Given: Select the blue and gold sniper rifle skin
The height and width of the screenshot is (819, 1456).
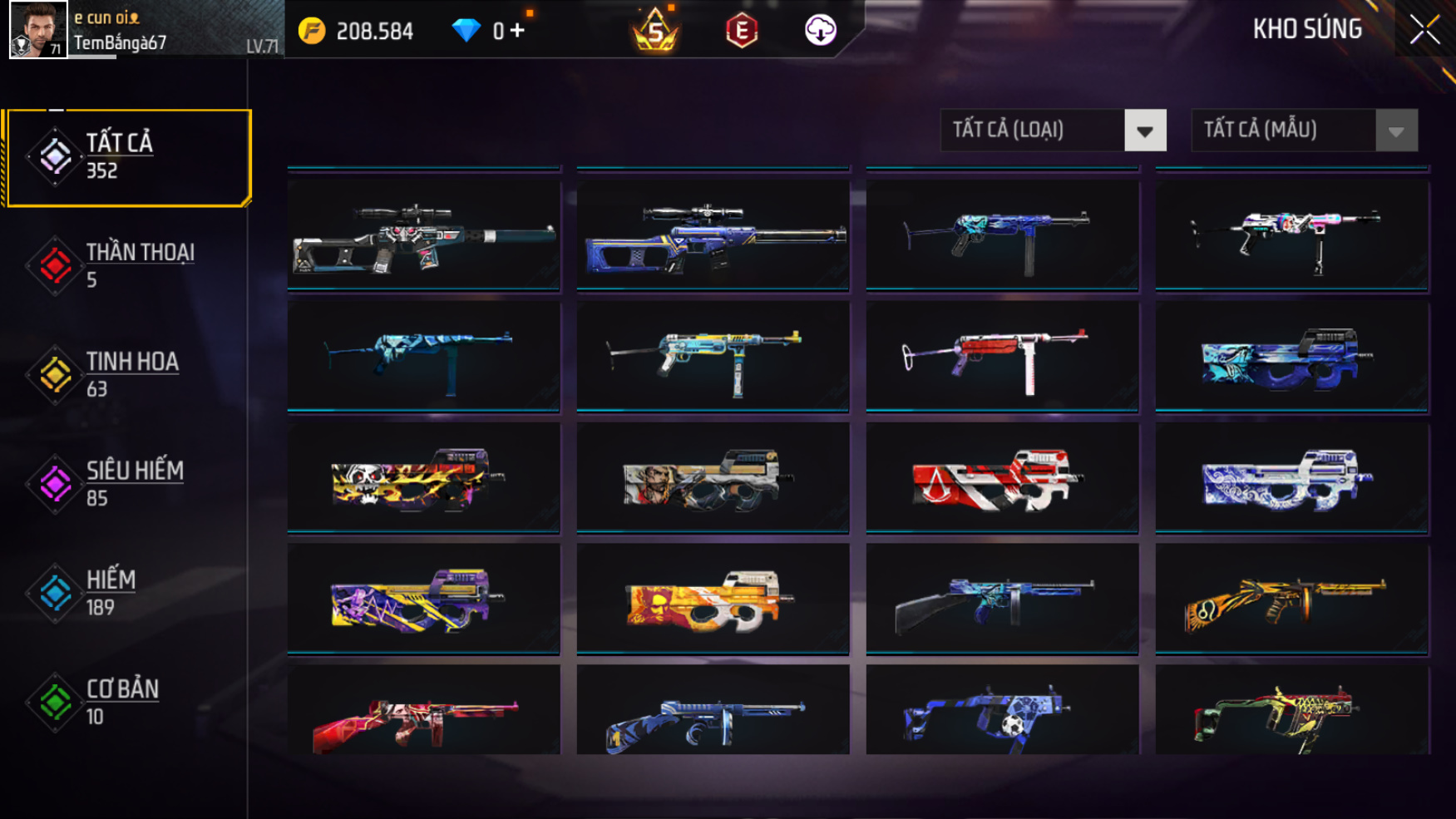Looking at the screenshot, I should point(713,235).
